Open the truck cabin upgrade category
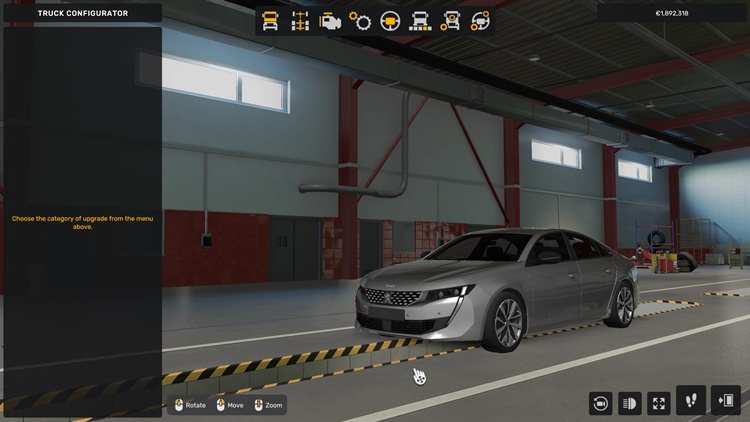 pos(270,20)
